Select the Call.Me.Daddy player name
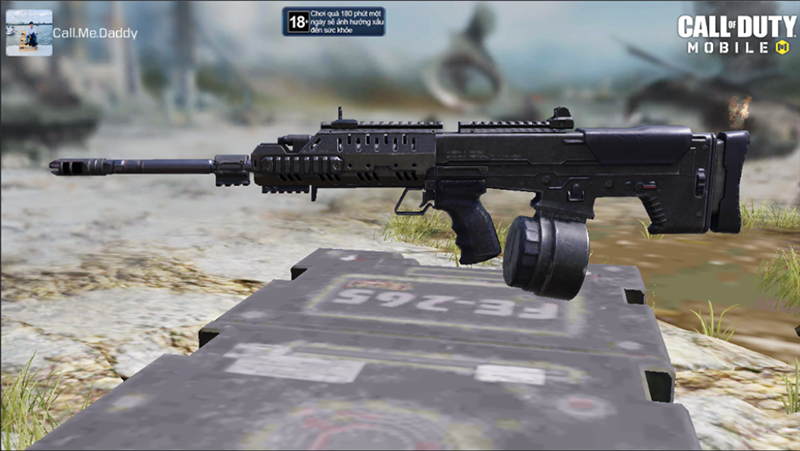 coord(95,33)
